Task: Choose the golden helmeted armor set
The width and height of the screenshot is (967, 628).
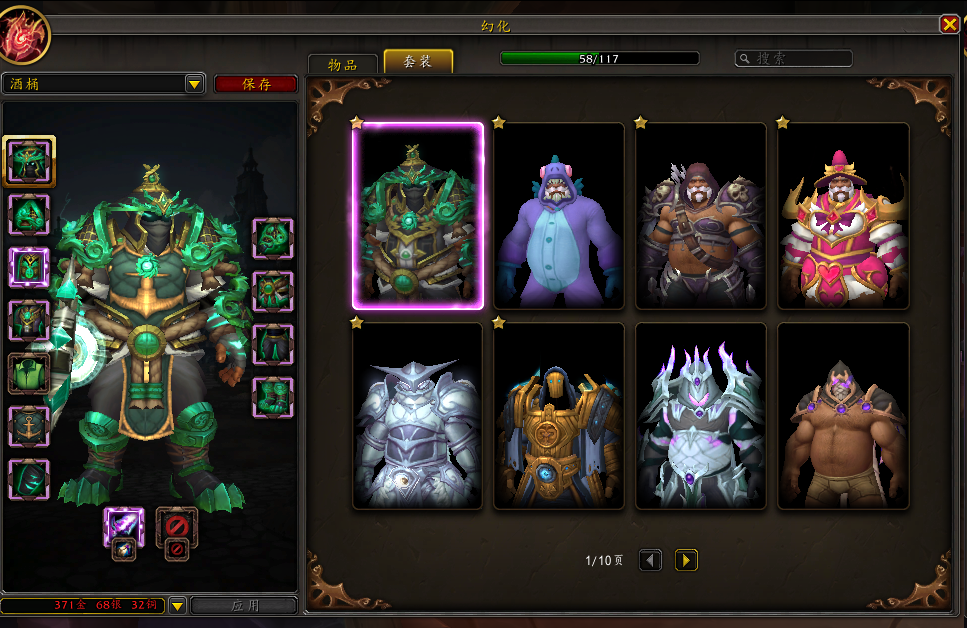Action: pyautogui.click(x=559, y=416)
